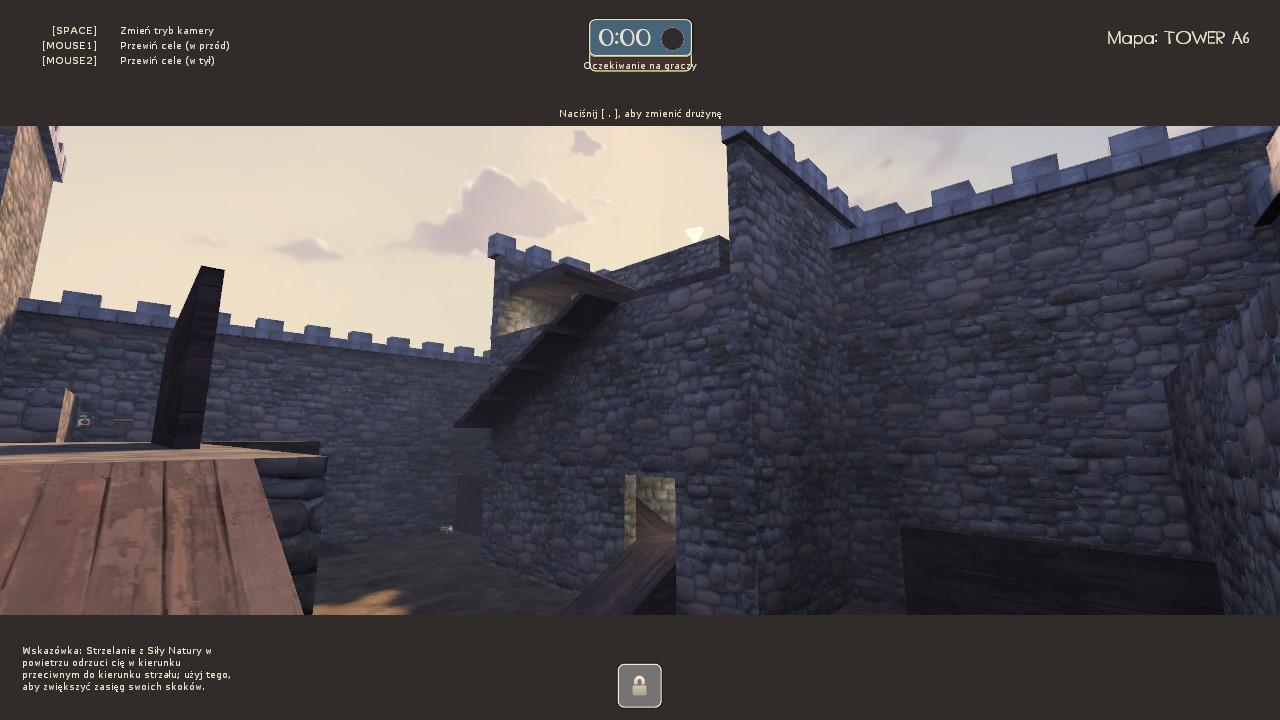Click the timer countdown circle indicator
The height and width of the screenshot is (720, 1280).
point(673,39)
